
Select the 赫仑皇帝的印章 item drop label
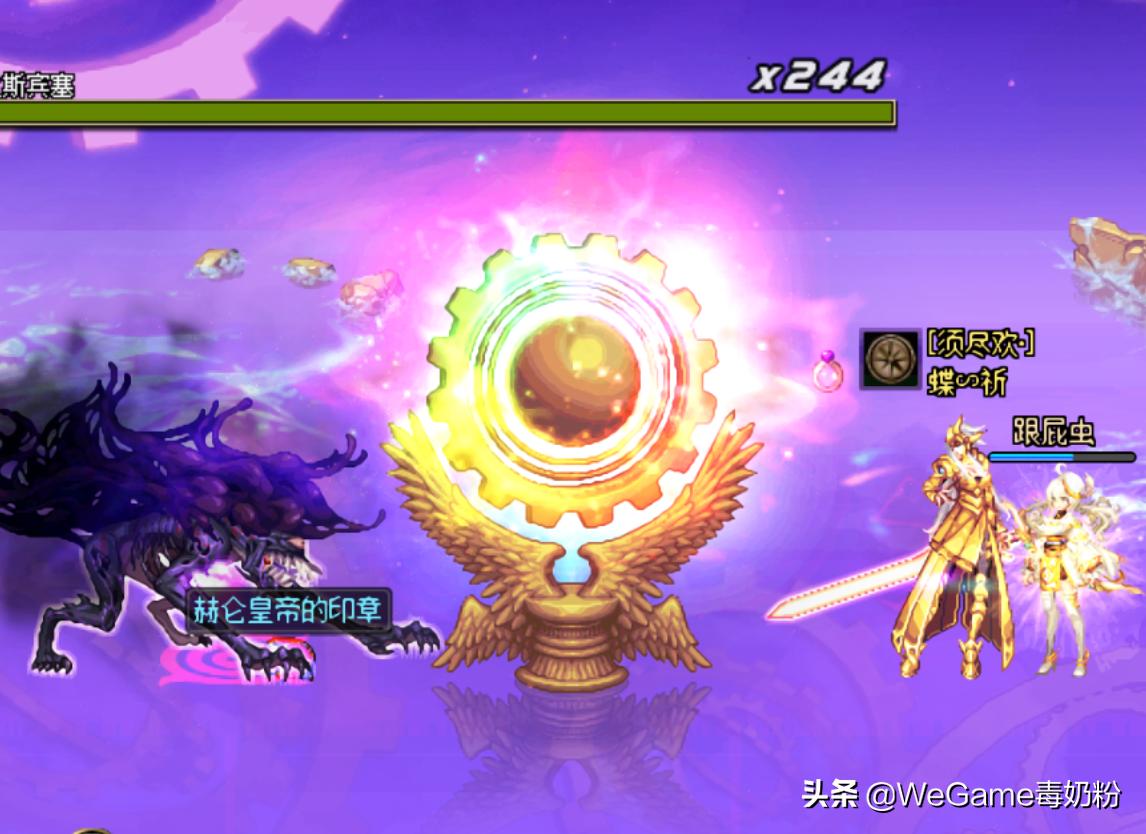(x=288, y=609)
